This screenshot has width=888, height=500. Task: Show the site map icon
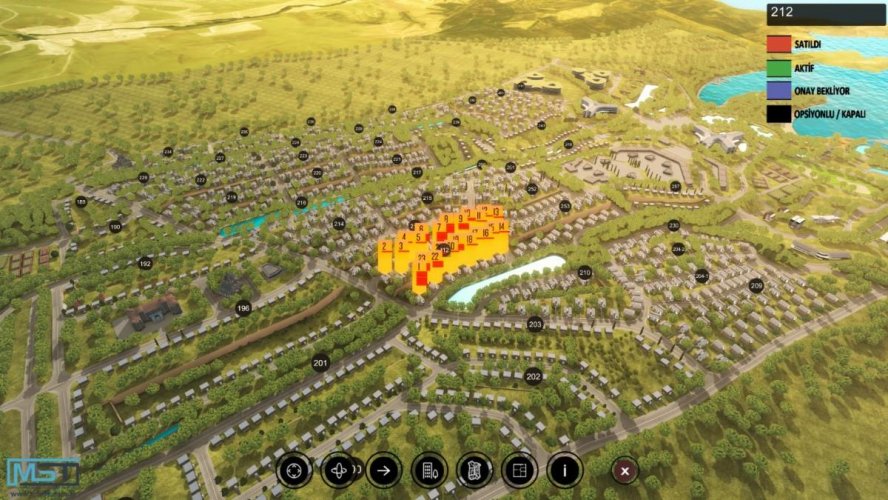pos(474,469)
